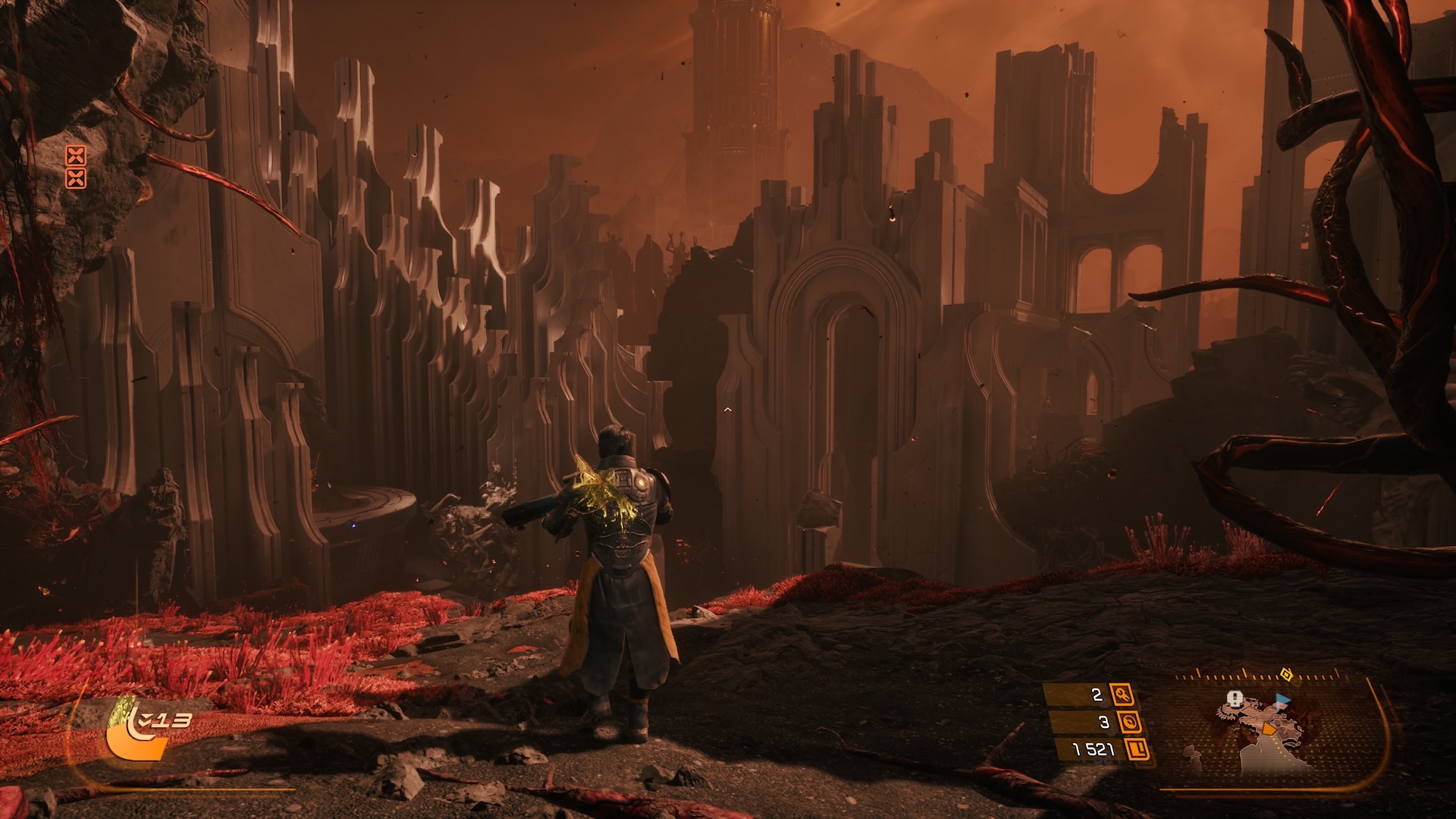Select the orange player arrow on the minimap

(1269, 729)
